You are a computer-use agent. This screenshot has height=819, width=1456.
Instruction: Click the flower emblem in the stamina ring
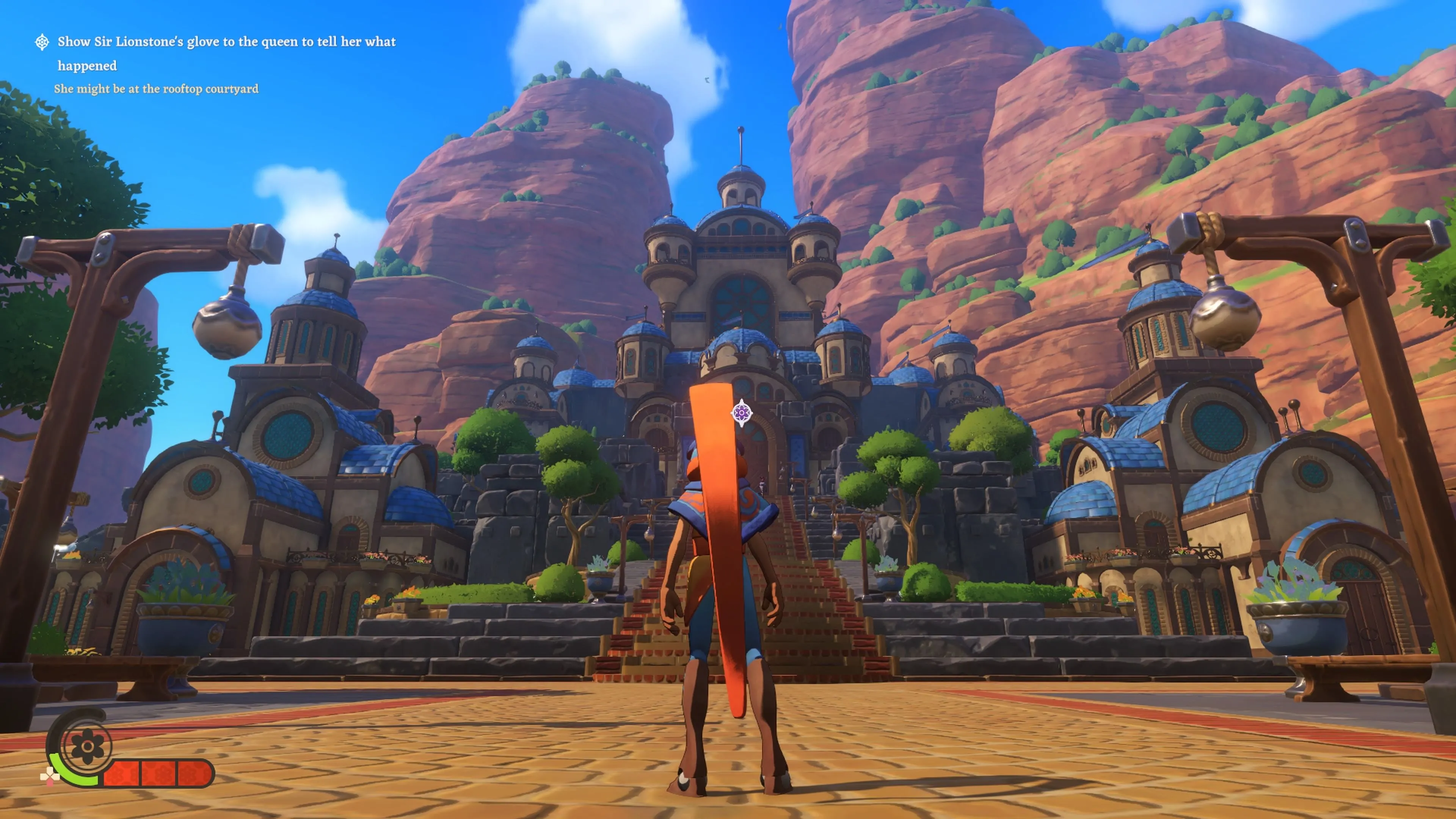pyautogui.click(x=88, y=746)
